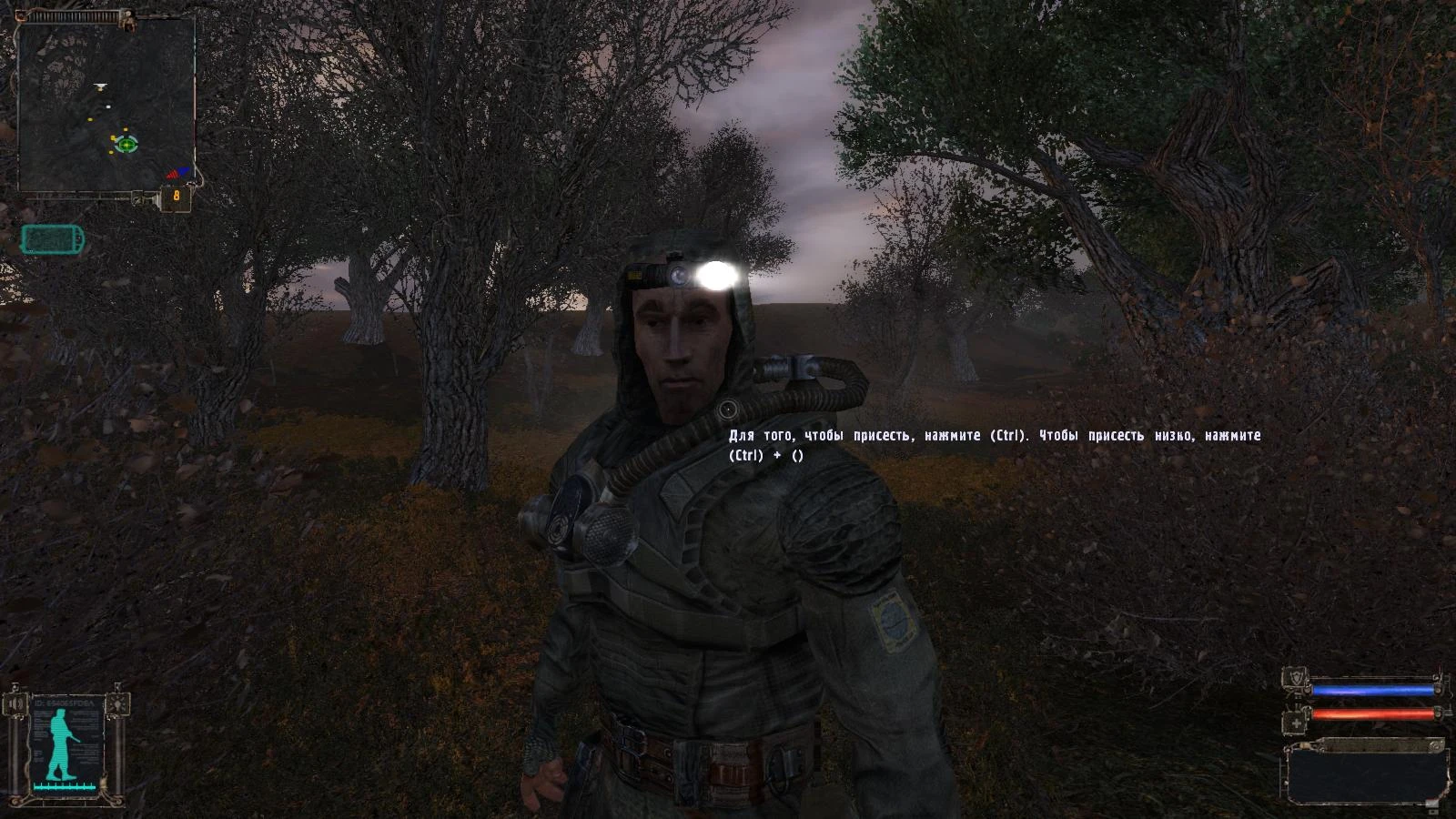Select the green player marker on the minimap
The width and height of the screenshot is (1456, 819).
tap(127, 144)
